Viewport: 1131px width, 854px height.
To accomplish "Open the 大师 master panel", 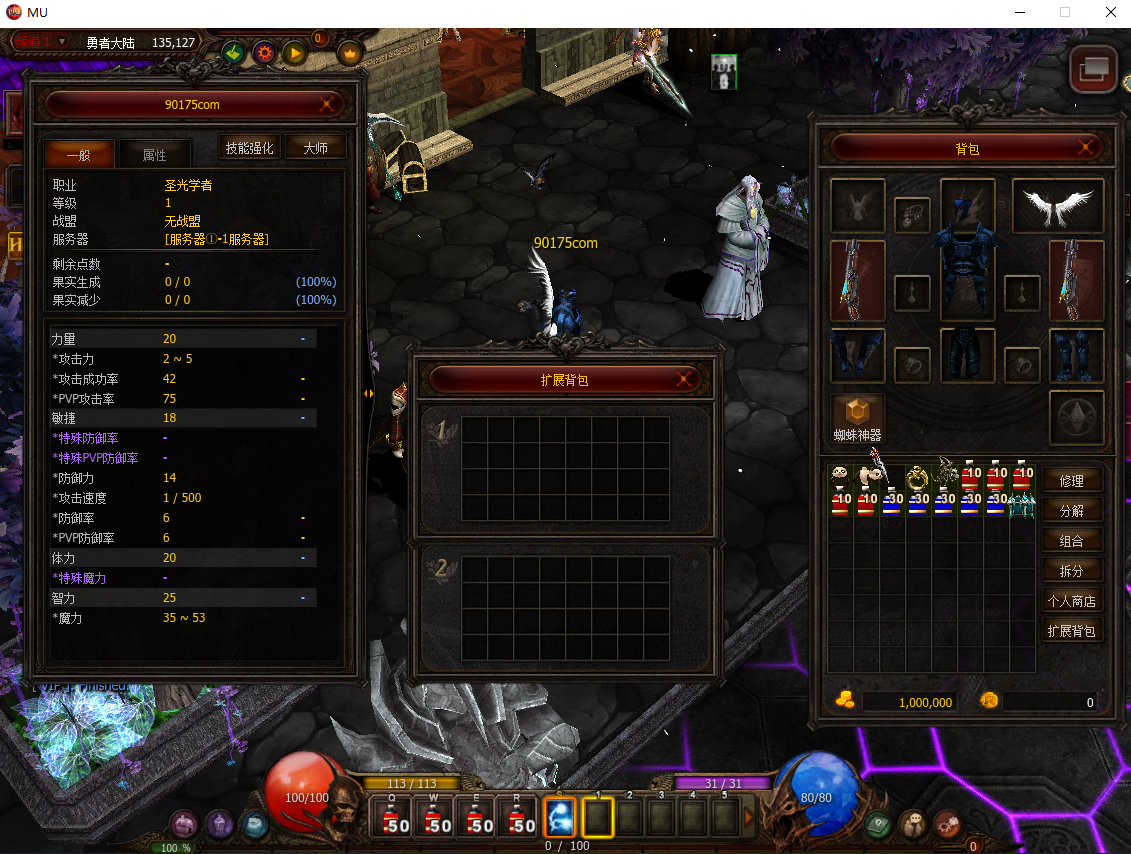I will click(x=315, y=148).
